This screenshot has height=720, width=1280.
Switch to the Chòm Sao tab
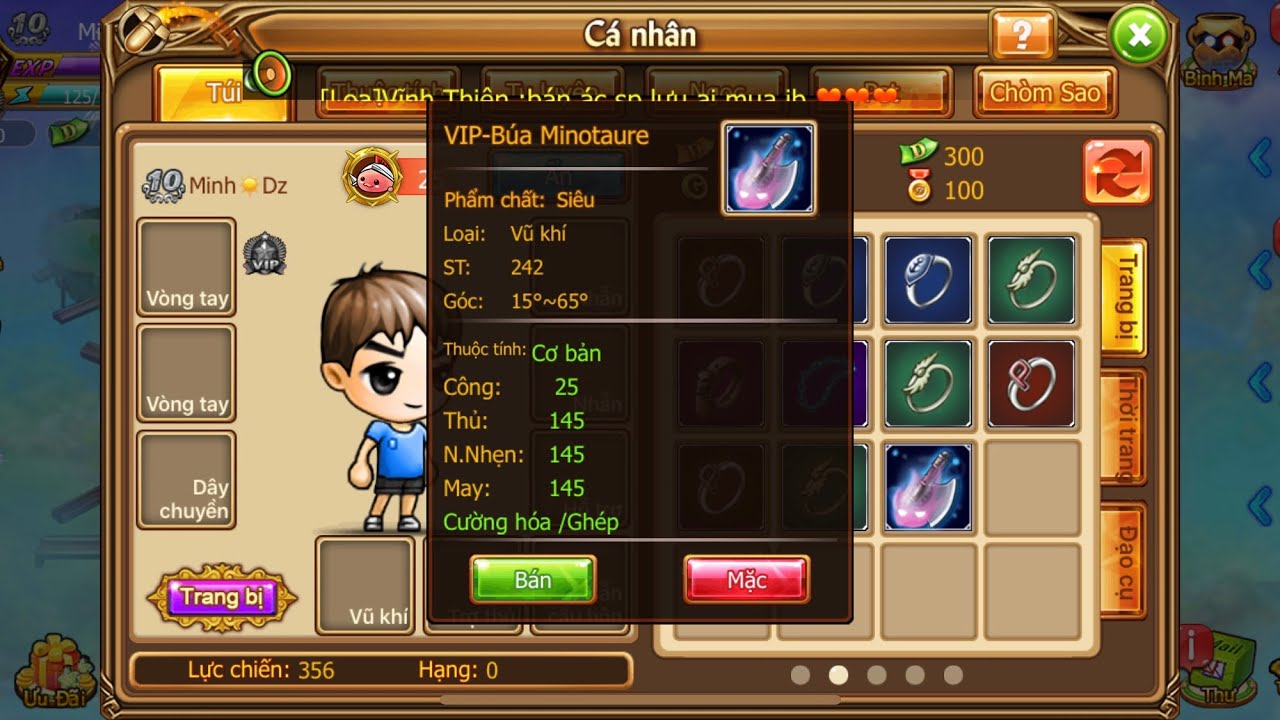pyautogui.click(x=1045, y=93)
